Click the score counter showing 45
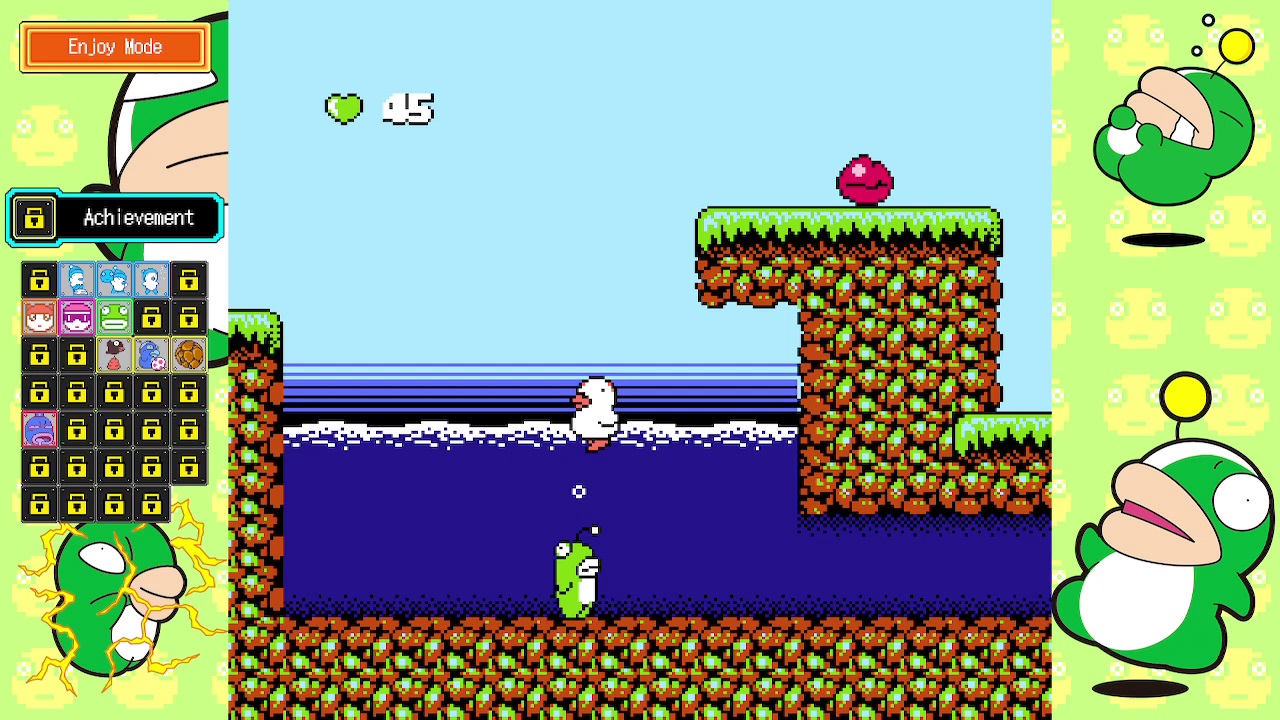The image size is (1280, 720). tap(408, 110)
